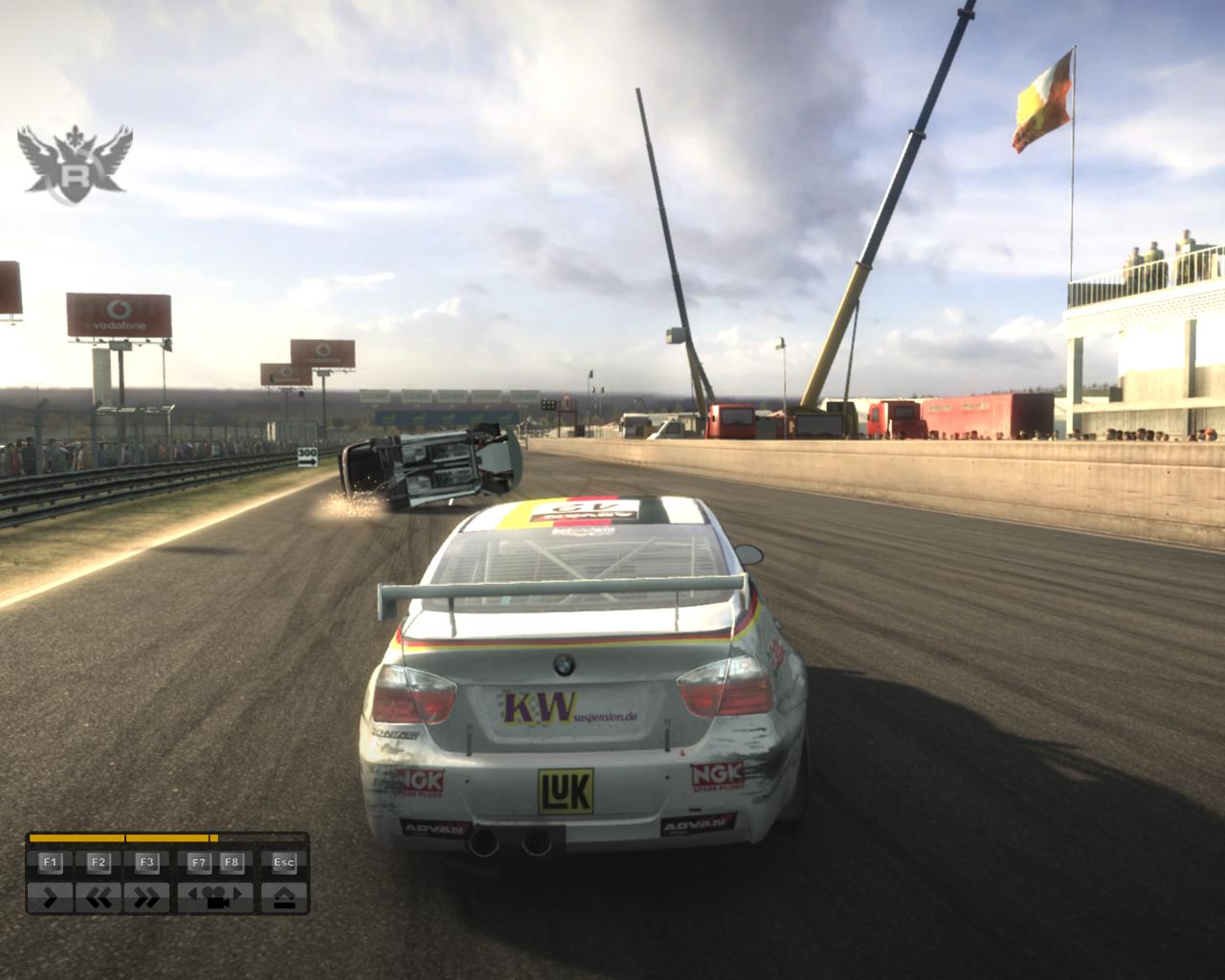Rewind the replay with the double-left arrows
The height and width of the screenshot is (980, 1225).
[99, 898]
